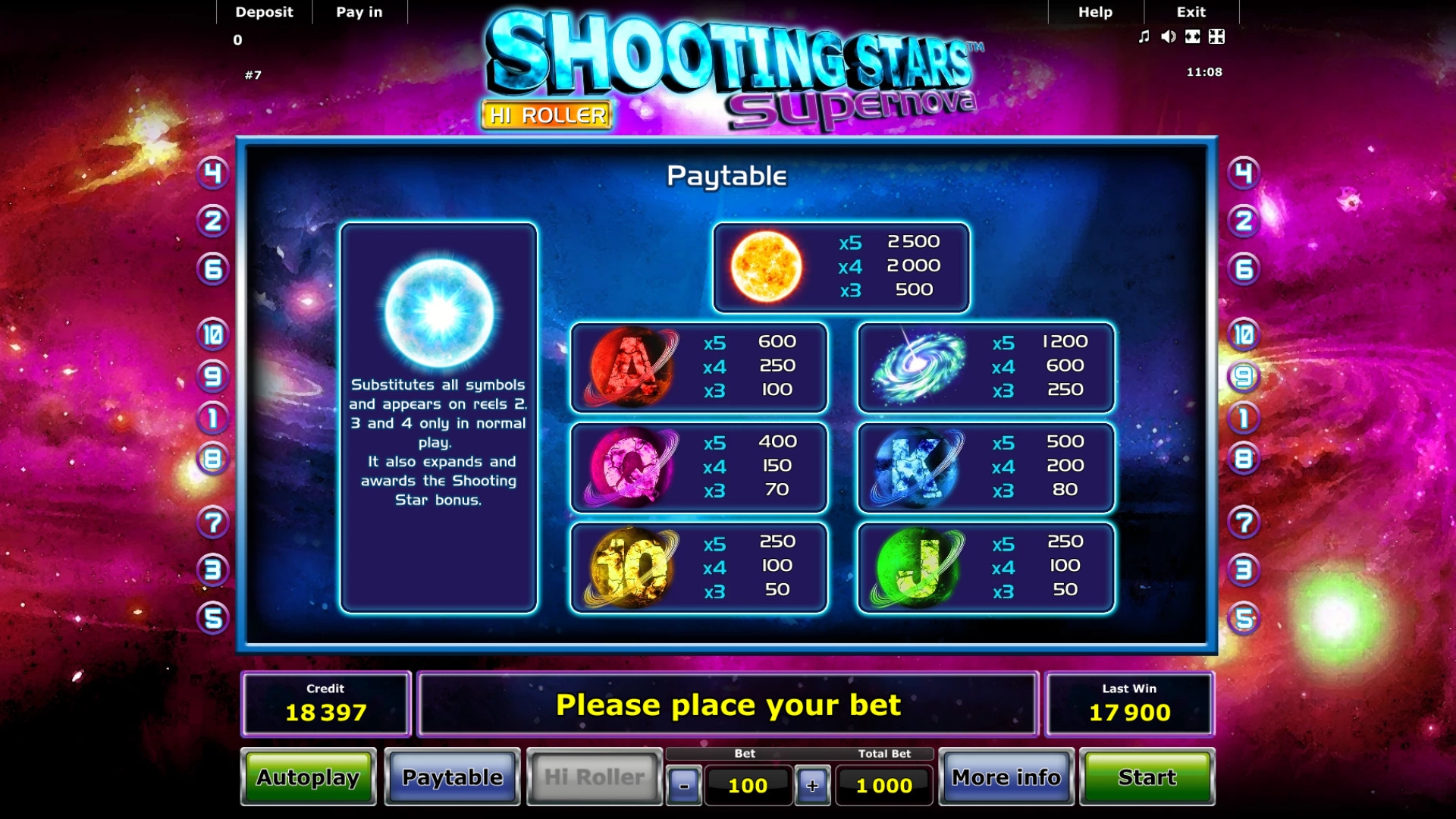This screenshot has width=1456, height=819.
Task: Decrease the bet with minus button
Action: (684, 786)
